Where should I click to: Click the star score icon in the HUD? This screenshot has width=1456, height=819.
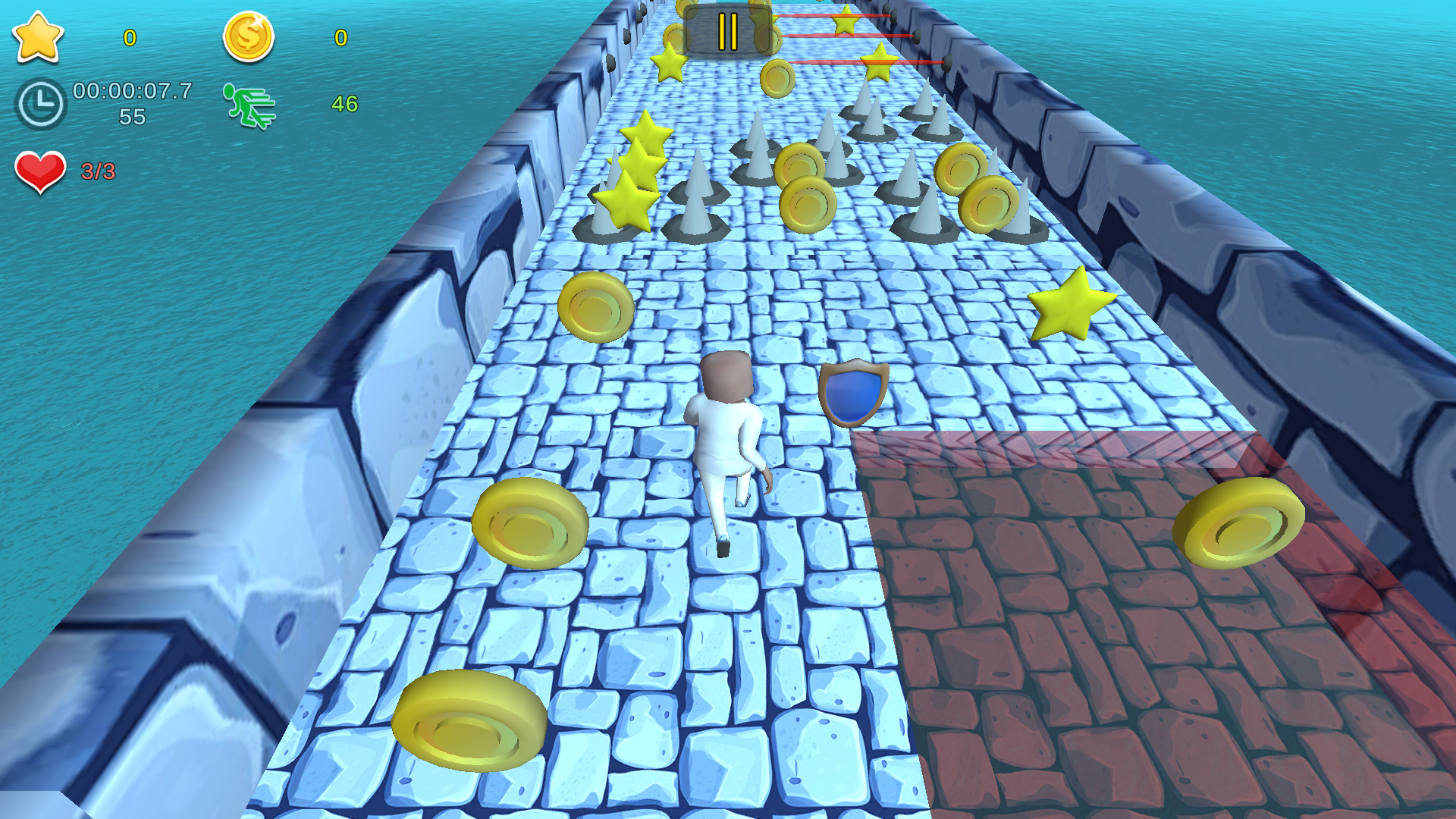pyautogui.click(x=39, y=38)
